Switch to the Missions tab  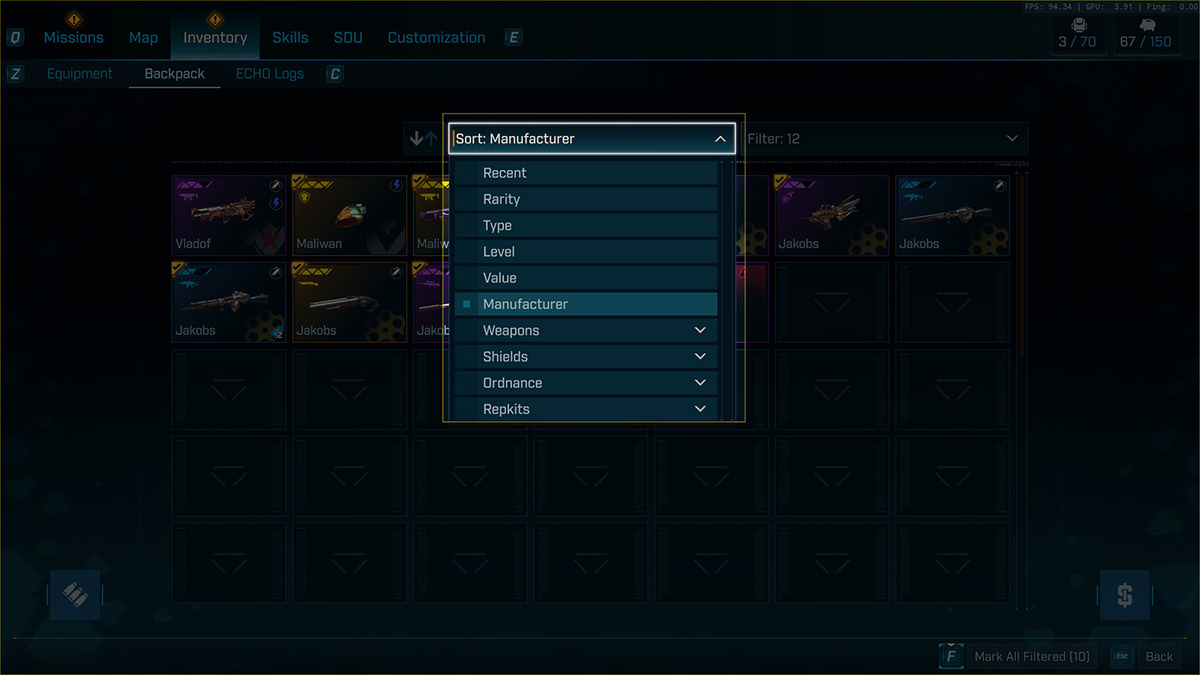73,38
